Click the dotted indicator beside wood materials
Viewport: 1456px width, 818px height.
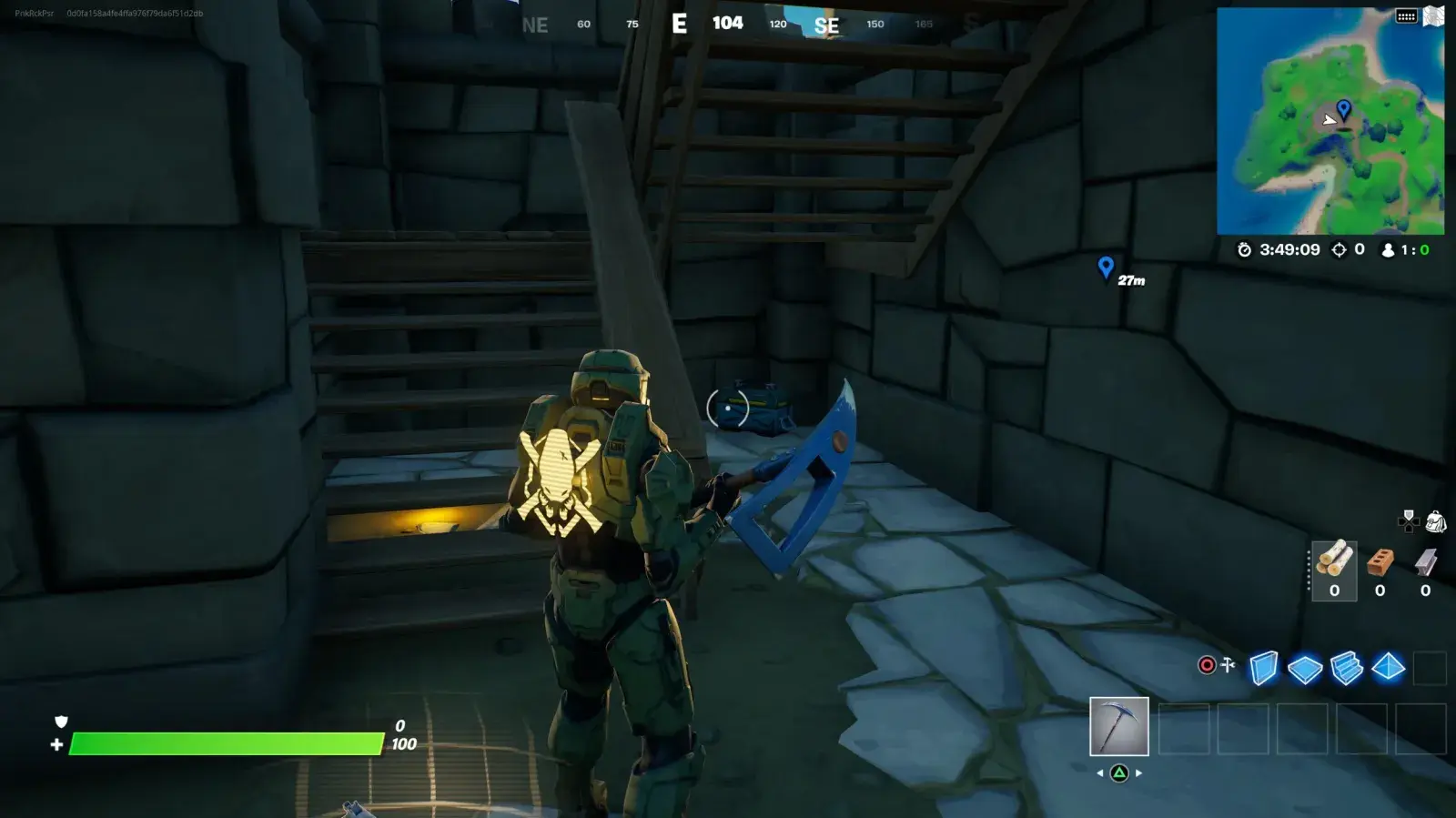[1309, 570]
